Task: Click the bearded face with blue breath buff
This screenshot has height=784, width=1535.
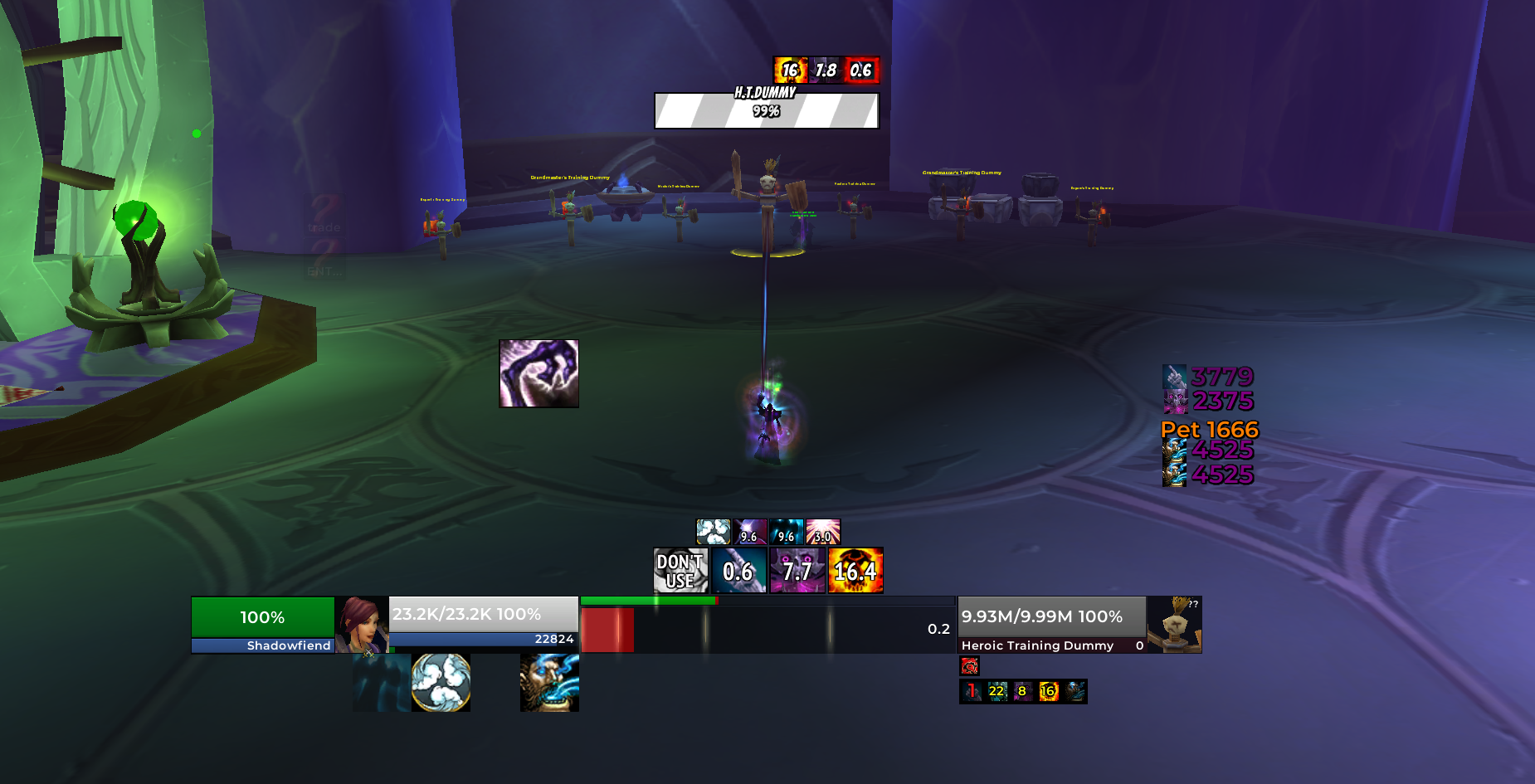Action: pyautogui.click(x=549, y=683)
